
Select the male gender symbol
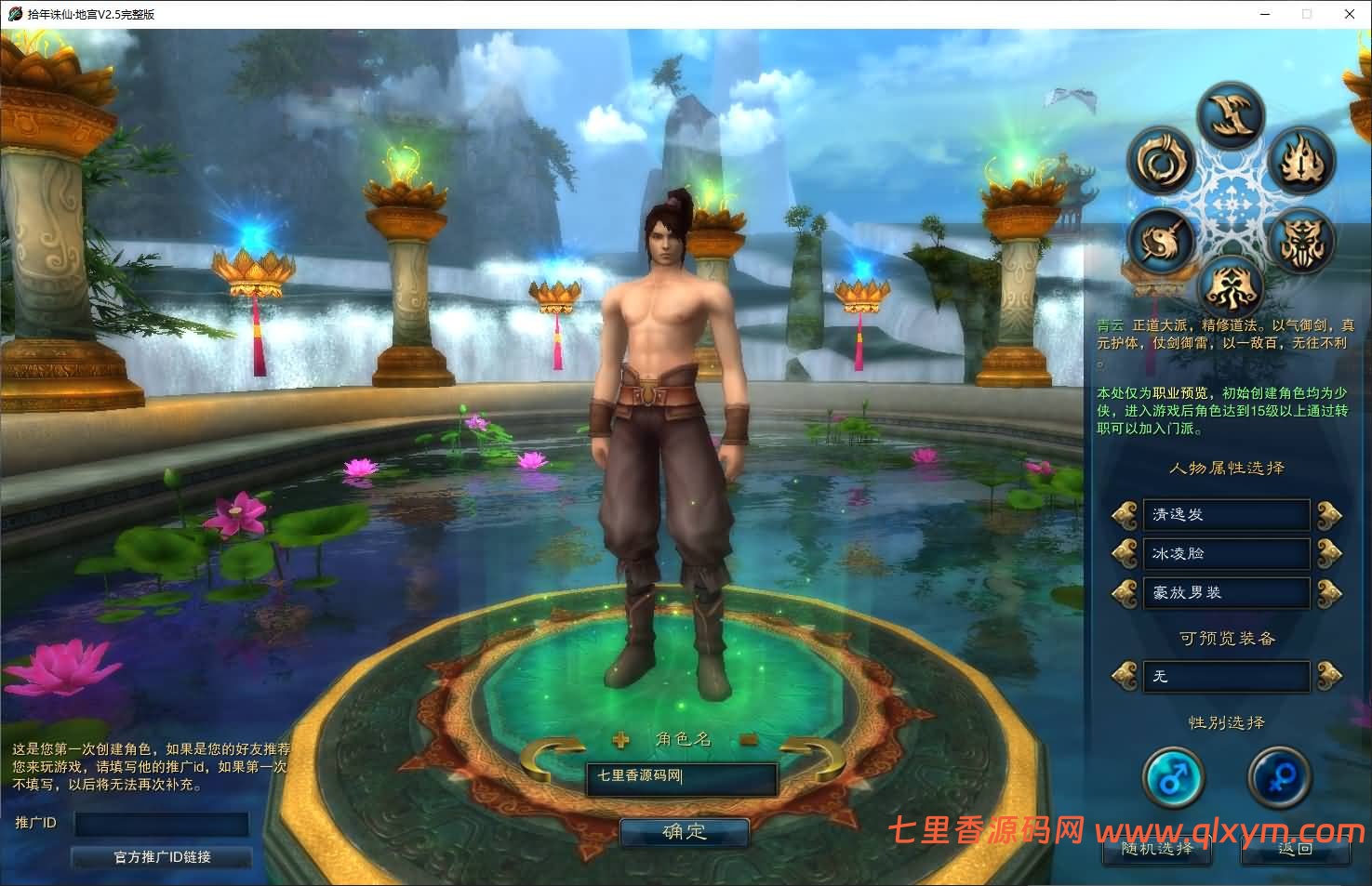[x=1174, y=779]
